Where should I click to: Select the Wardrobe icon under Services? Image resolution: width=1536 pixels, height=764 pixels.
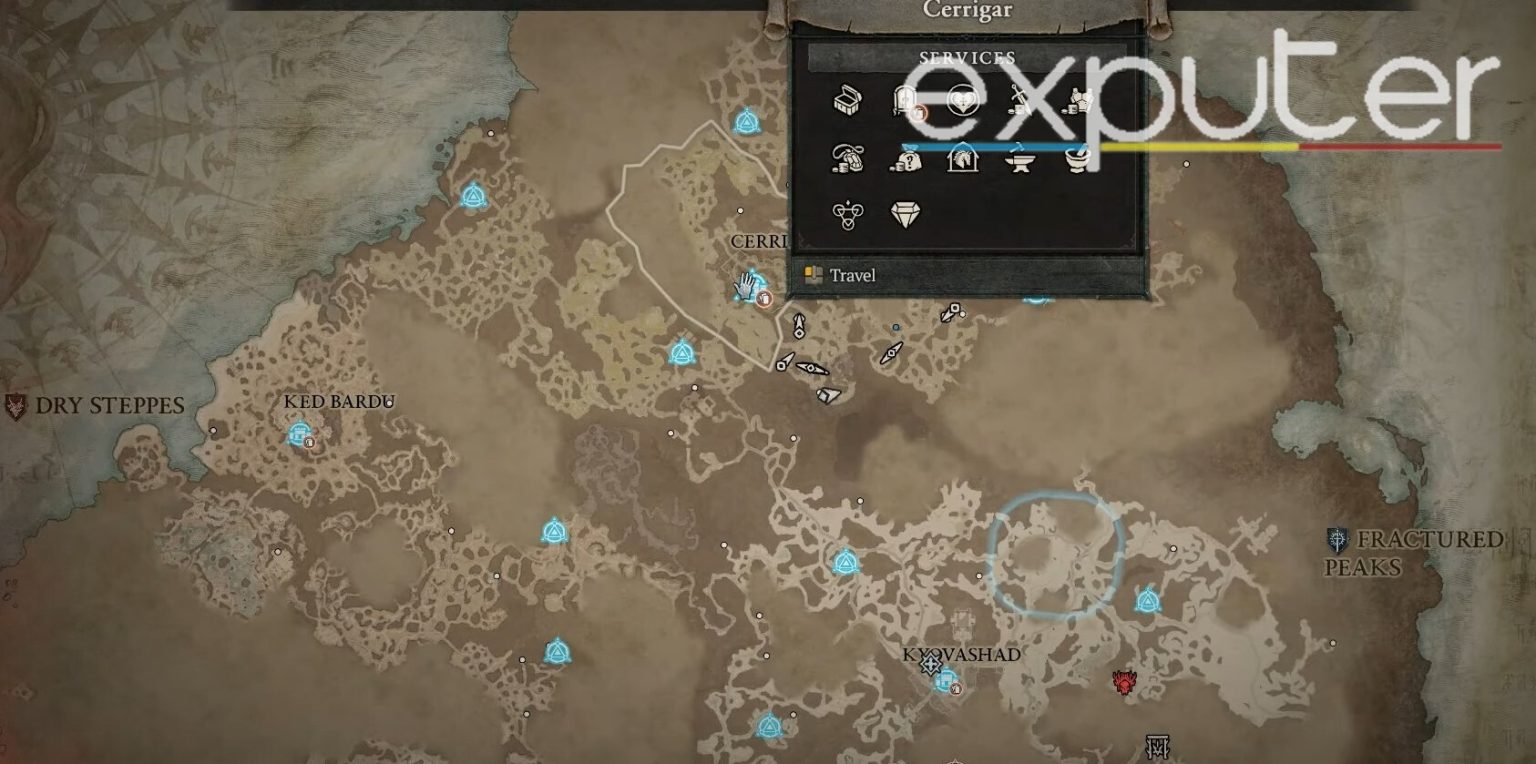[x=905, y=100]
